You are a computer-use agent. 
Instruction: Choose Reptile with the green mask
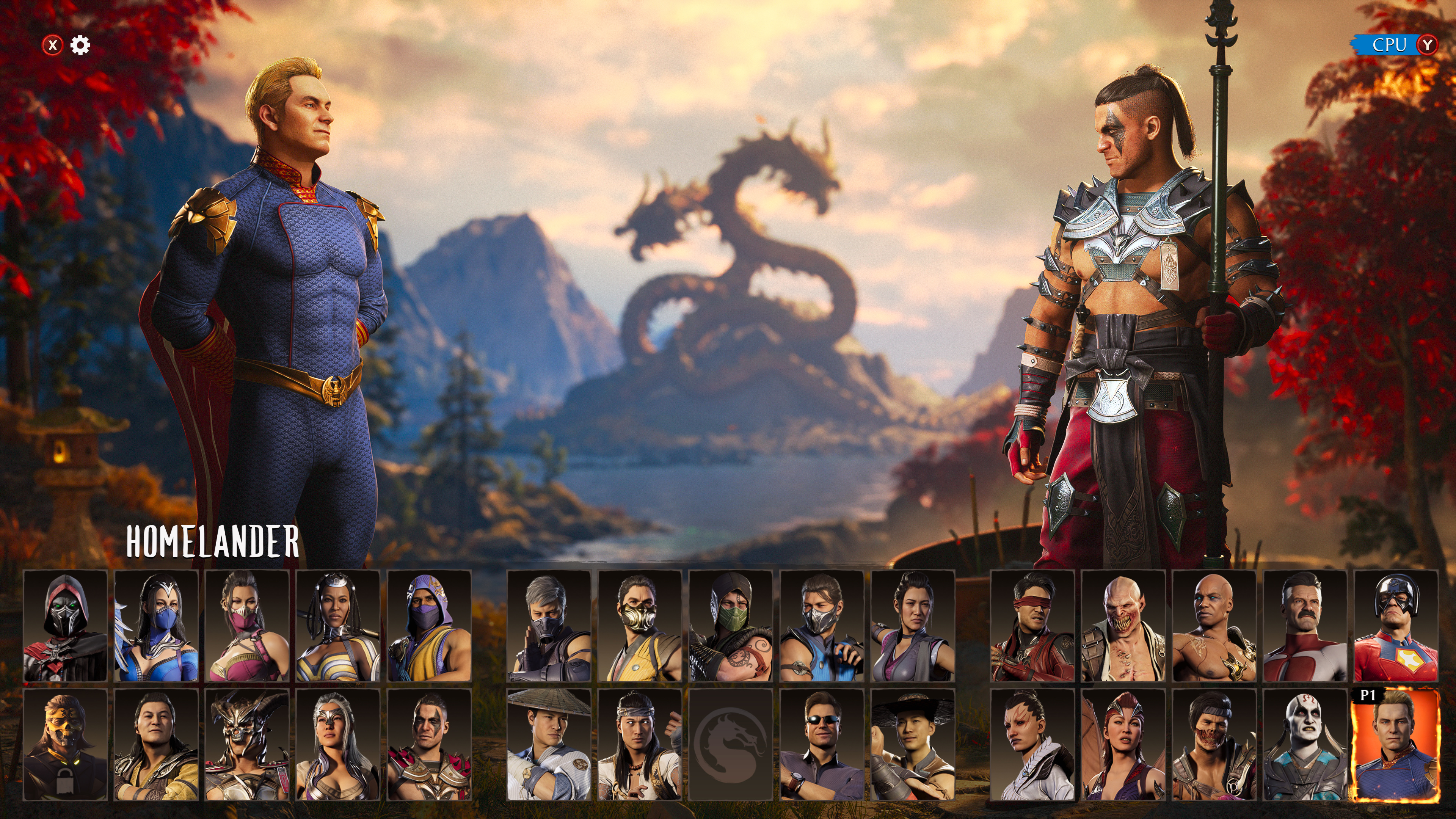731,626
